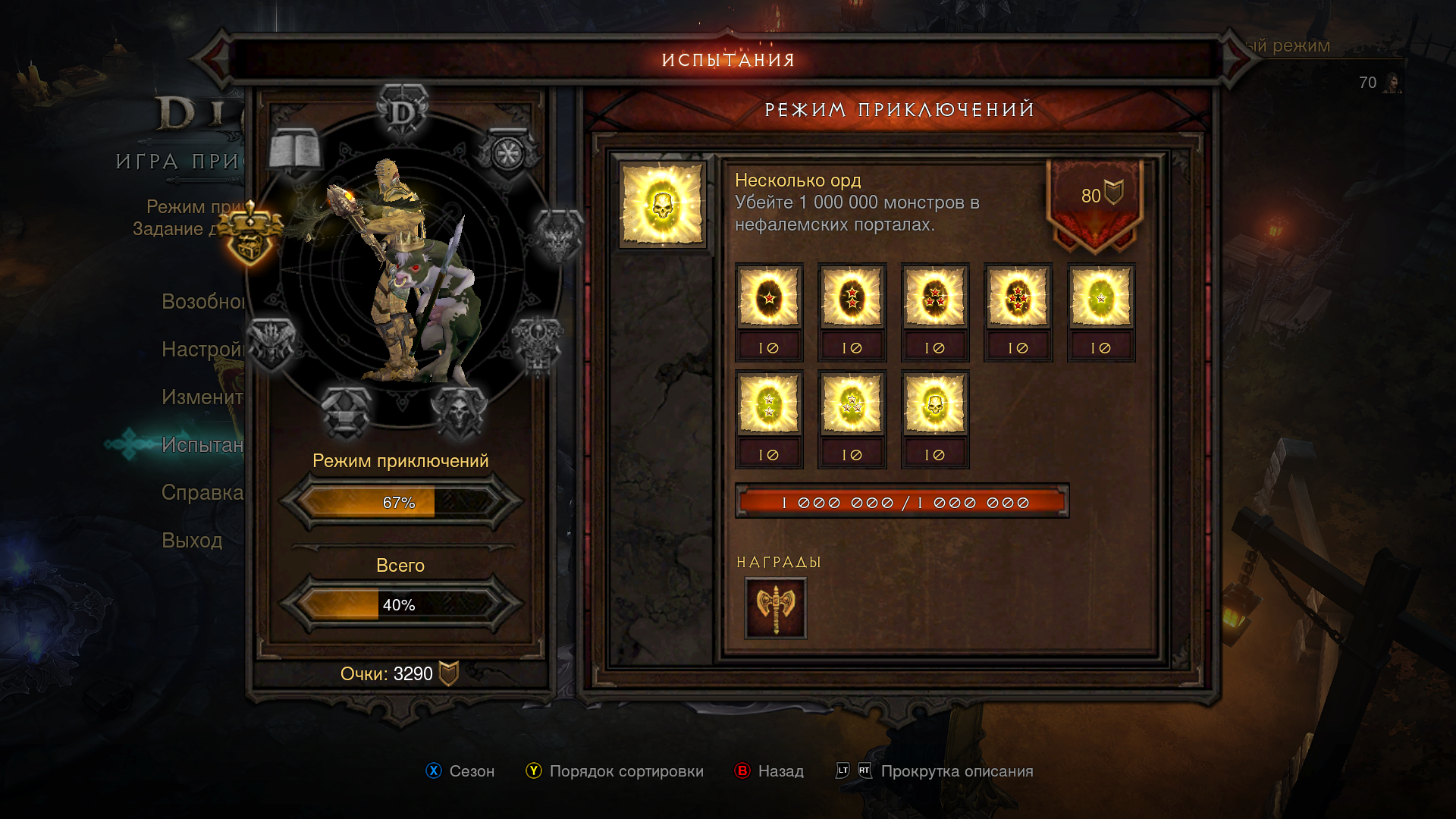1456x819 pixels.
Task: Pick the two red stars tier
Action: pos(852,297)
